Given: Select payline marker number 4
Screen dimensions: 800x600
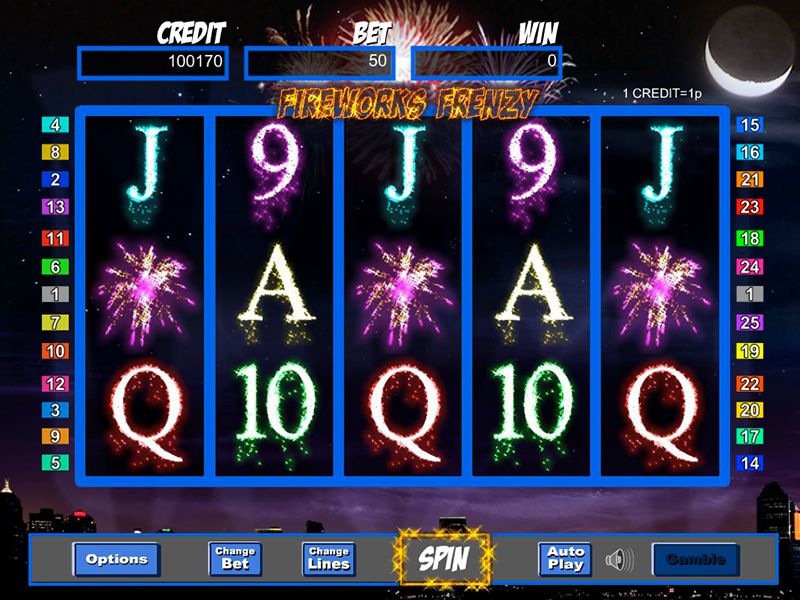Looking at the screenshot, I should [54, 126].
